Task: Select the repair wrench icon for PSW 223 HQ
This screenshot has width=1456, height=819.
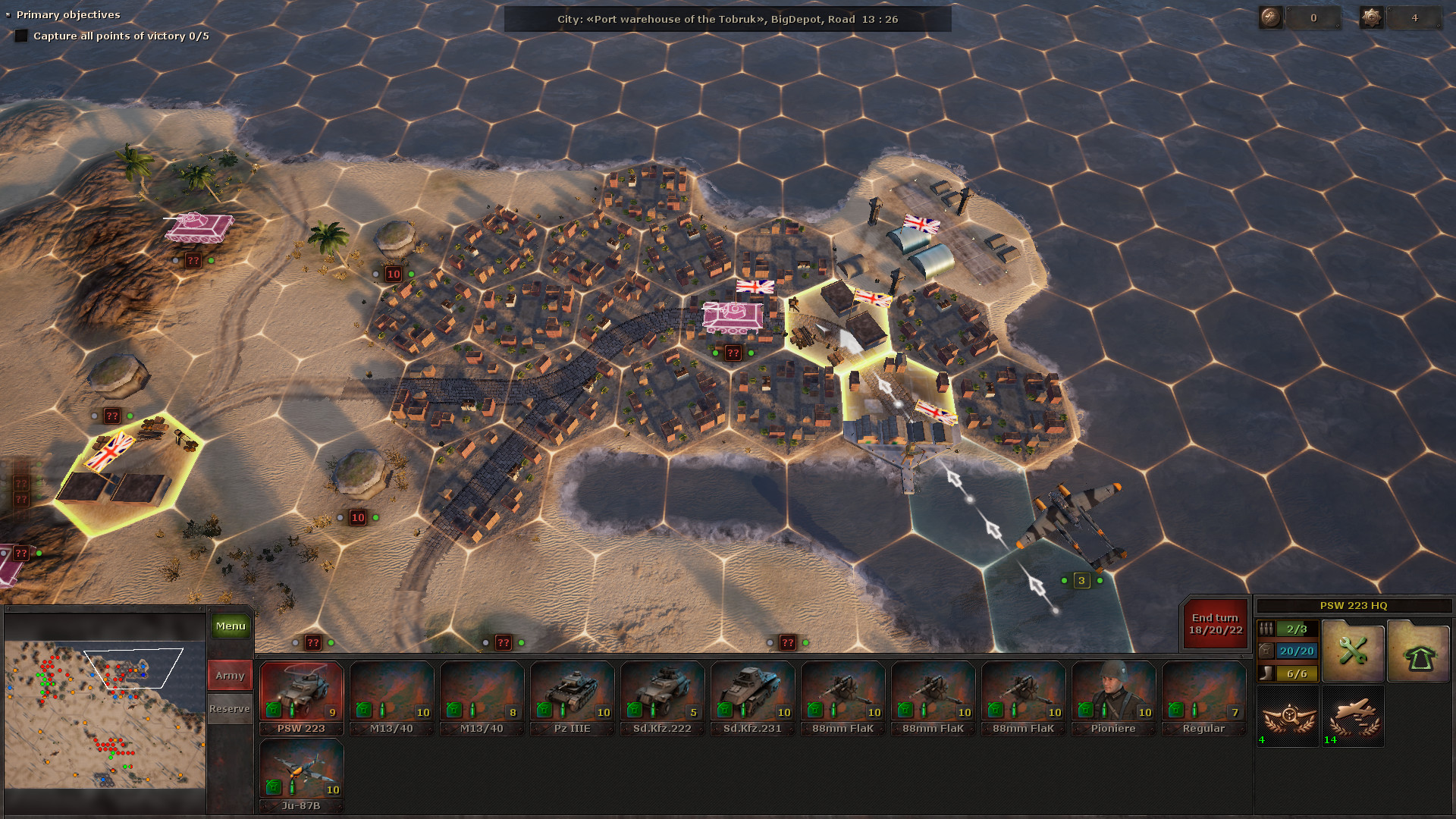Action: point(1353,651)
